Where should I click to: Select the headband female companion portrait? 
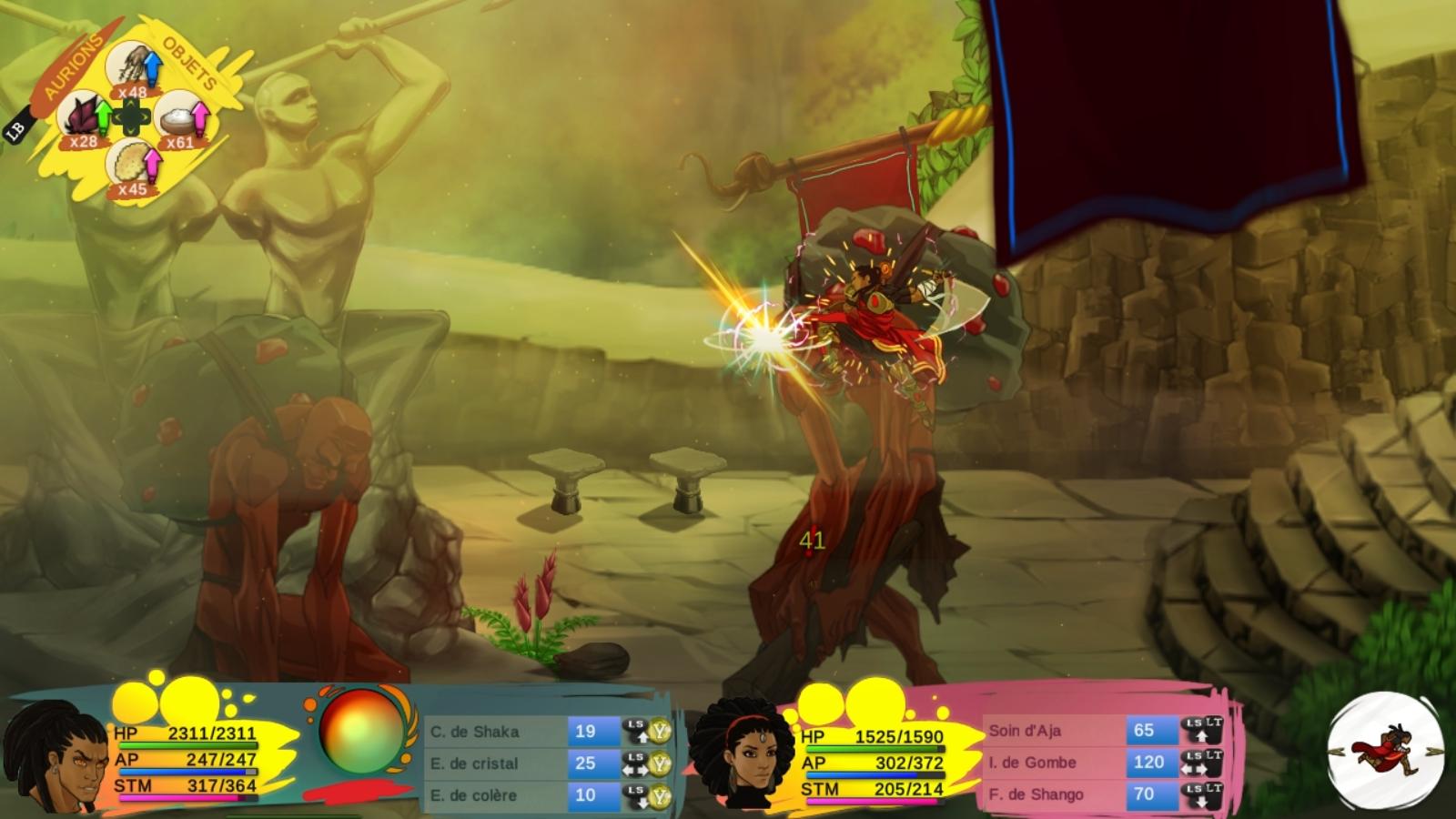(x=742, y=754)
